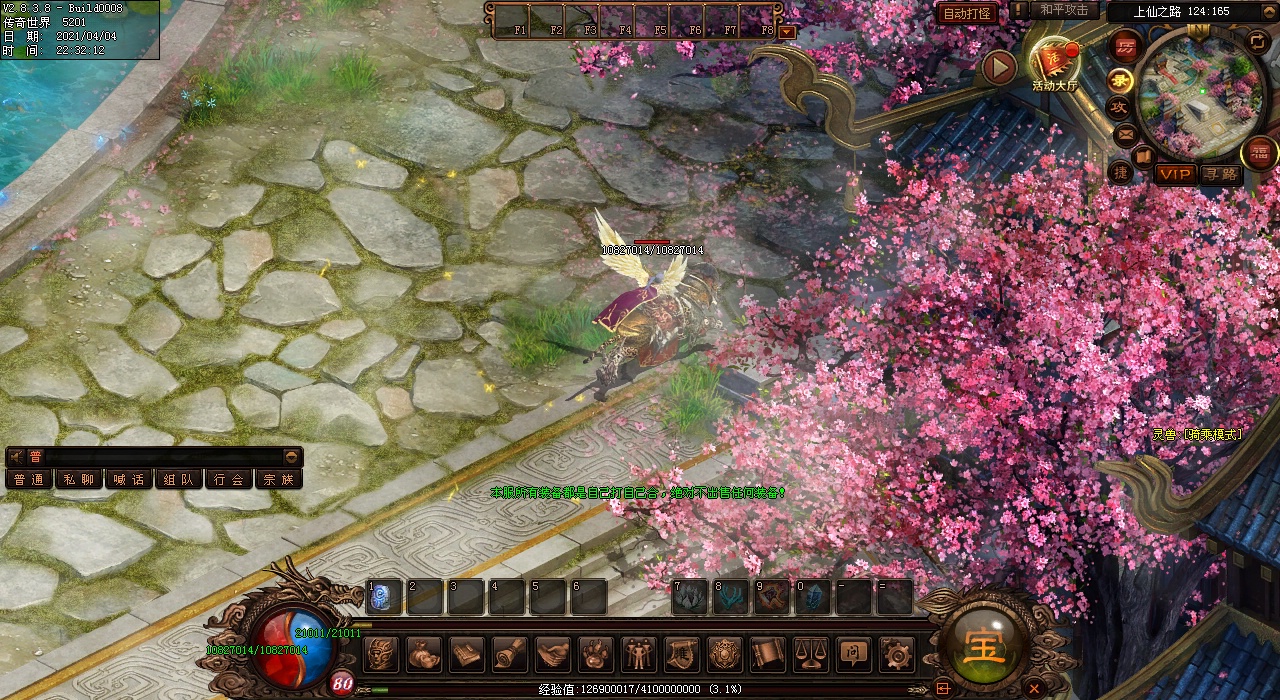Toggle the 自动打怪 auto-fight button

(967, 13)
